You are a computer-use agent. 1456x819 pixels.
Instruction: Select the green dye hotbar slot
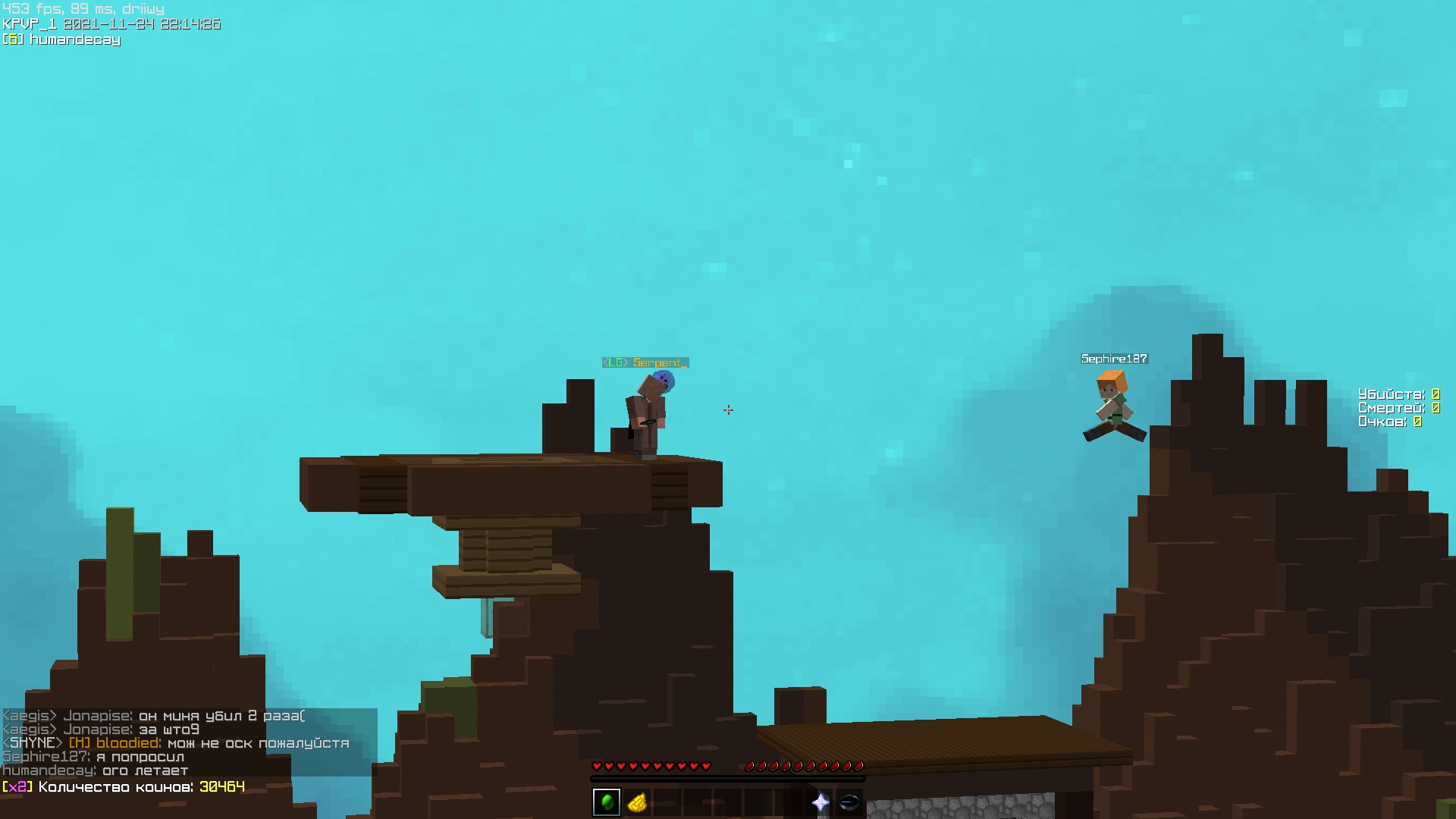click(x=607, y=802)
